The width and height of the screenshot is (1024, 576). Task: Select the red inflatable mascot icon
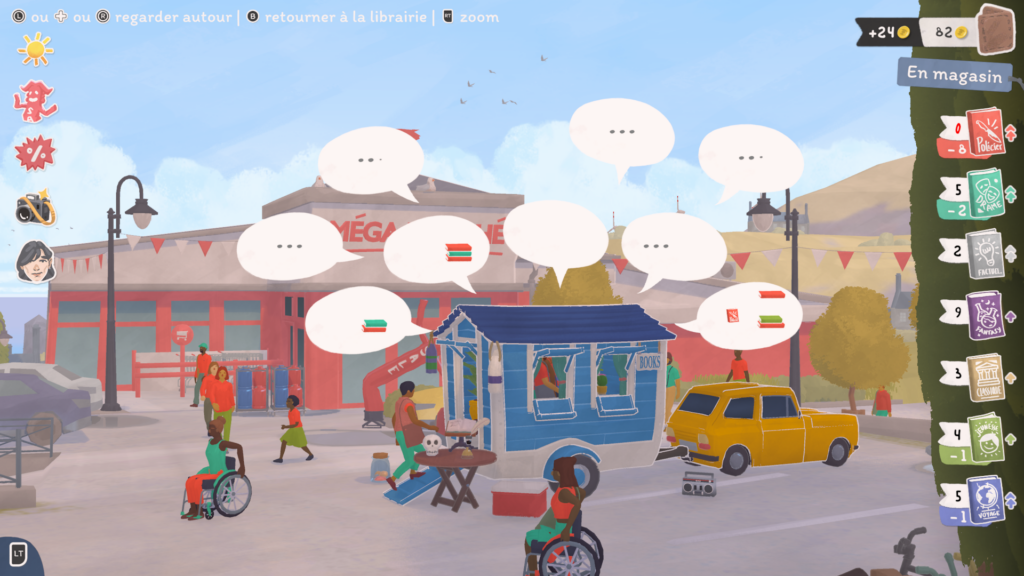pyautogui.click(x=34, y=101)
